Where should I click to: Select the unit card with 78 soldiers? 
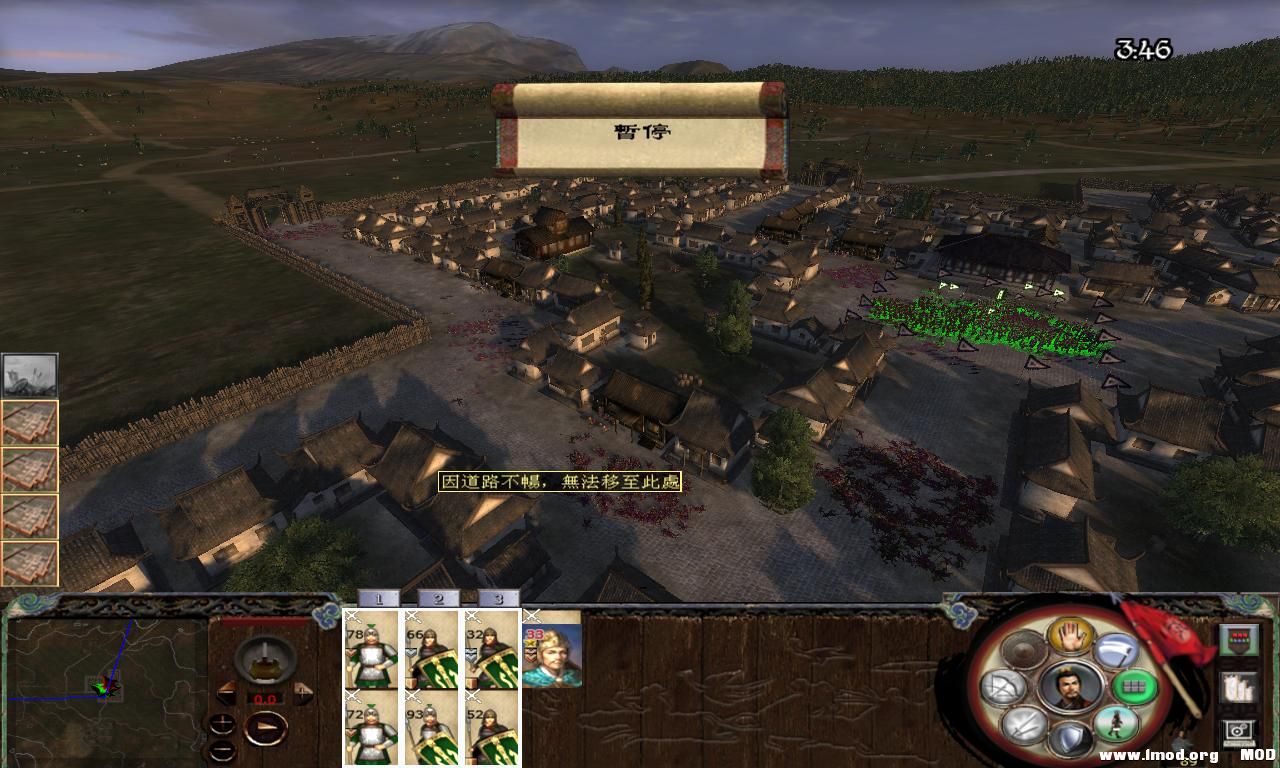(371, 650)
